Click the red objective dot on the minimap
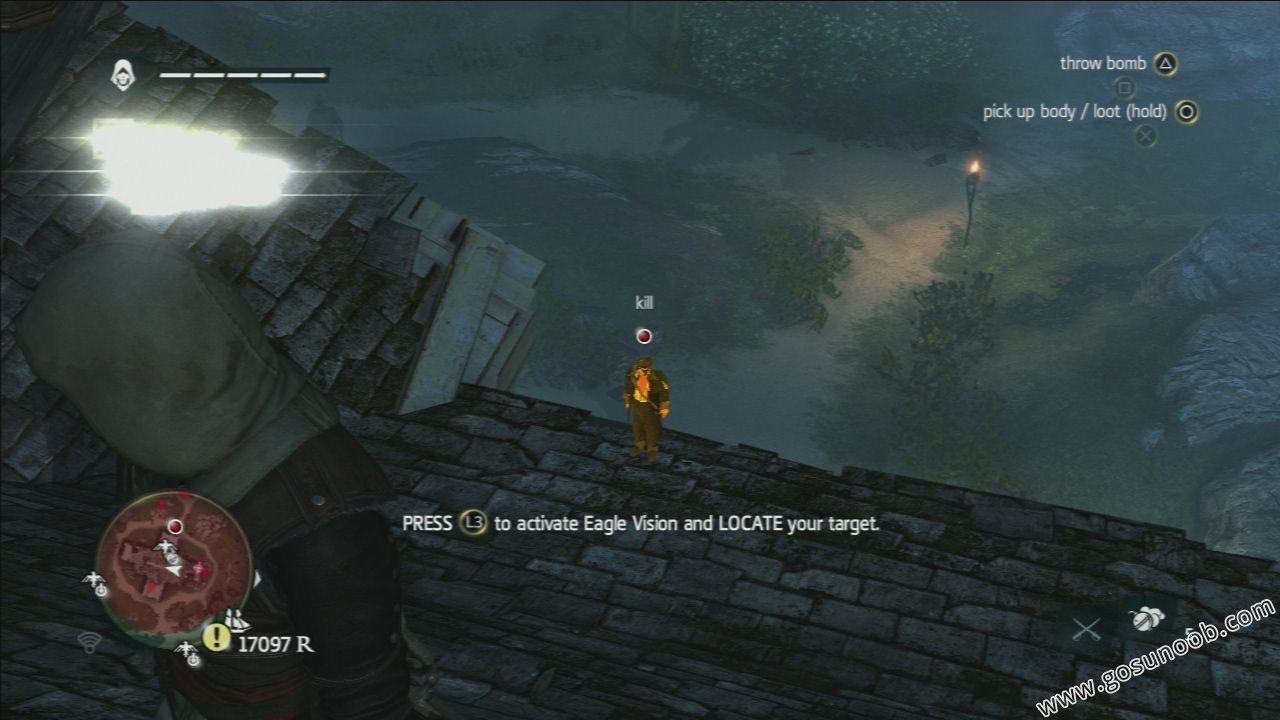The image size is (1280, 720). 176,526
